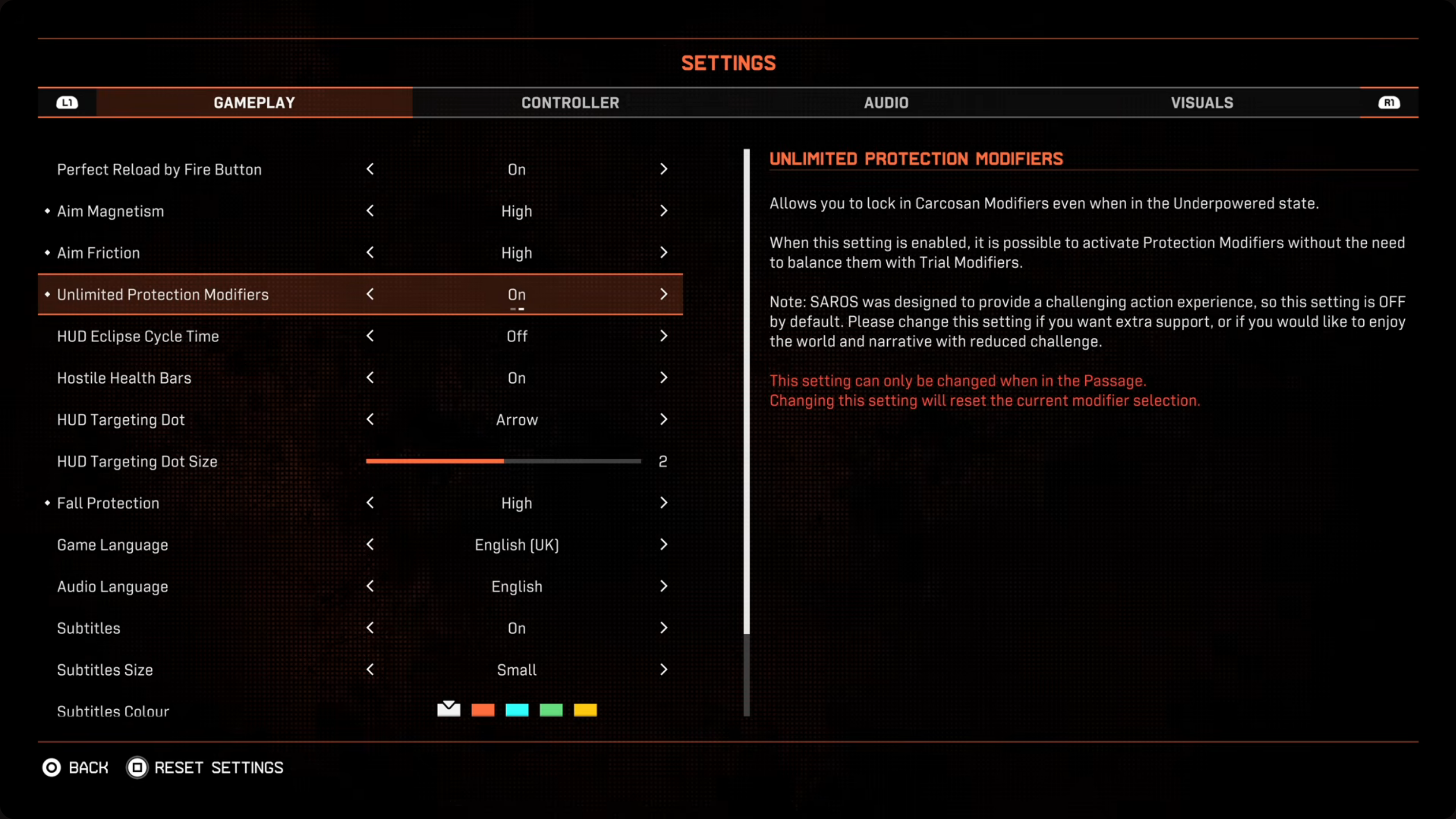
Task: Lower Fall Protection using the left arrow
Action: point(370,503)
